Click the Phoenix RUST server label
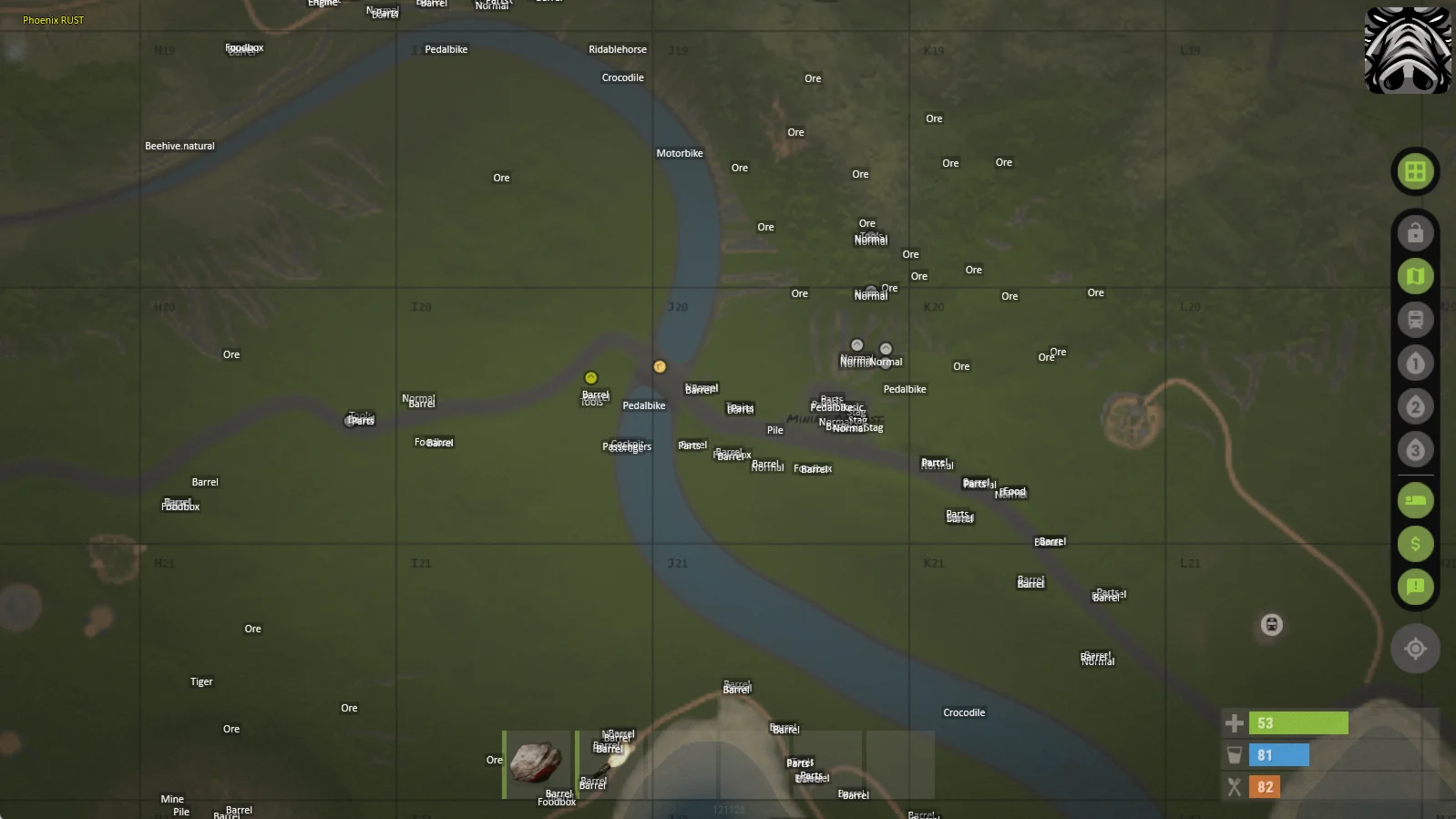1456x819 pixels. point(53,20)
